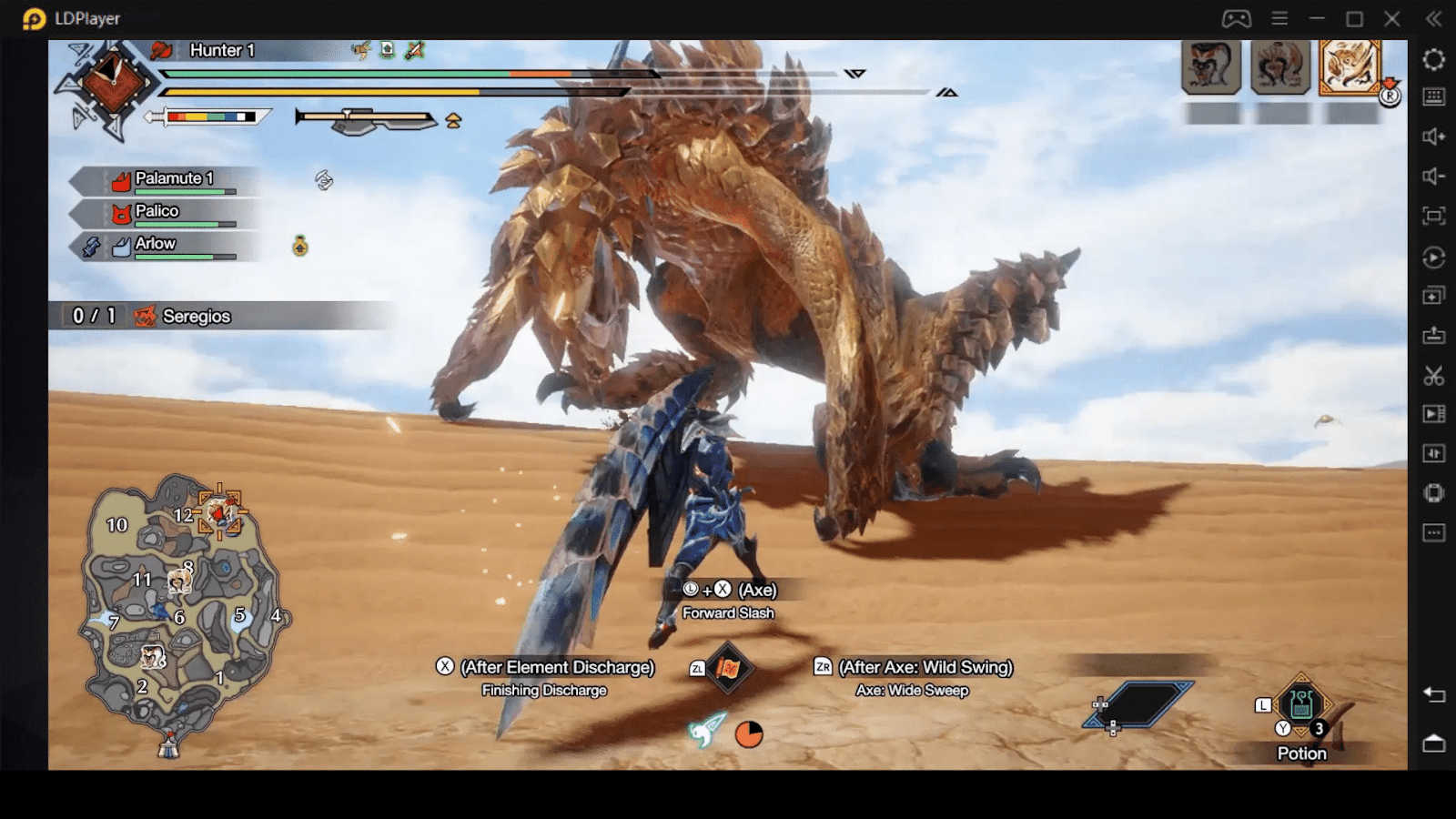Select the Arlow party member entry
This screenshot has width=1456, height=819.
pyautogui.click(x=155, y=244)
